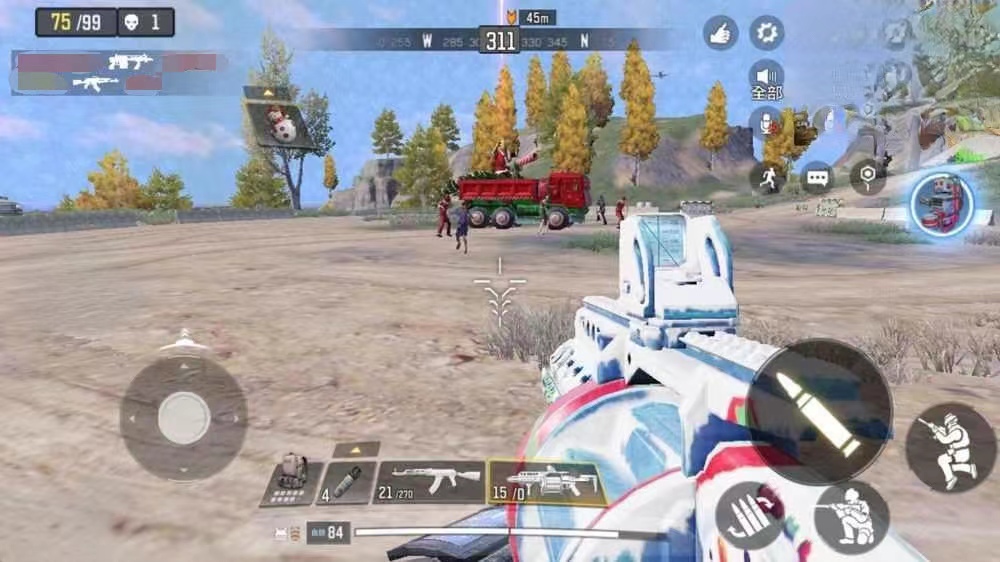Open the gear settings menu
The image size is (1000, 562).
(767, 33)
